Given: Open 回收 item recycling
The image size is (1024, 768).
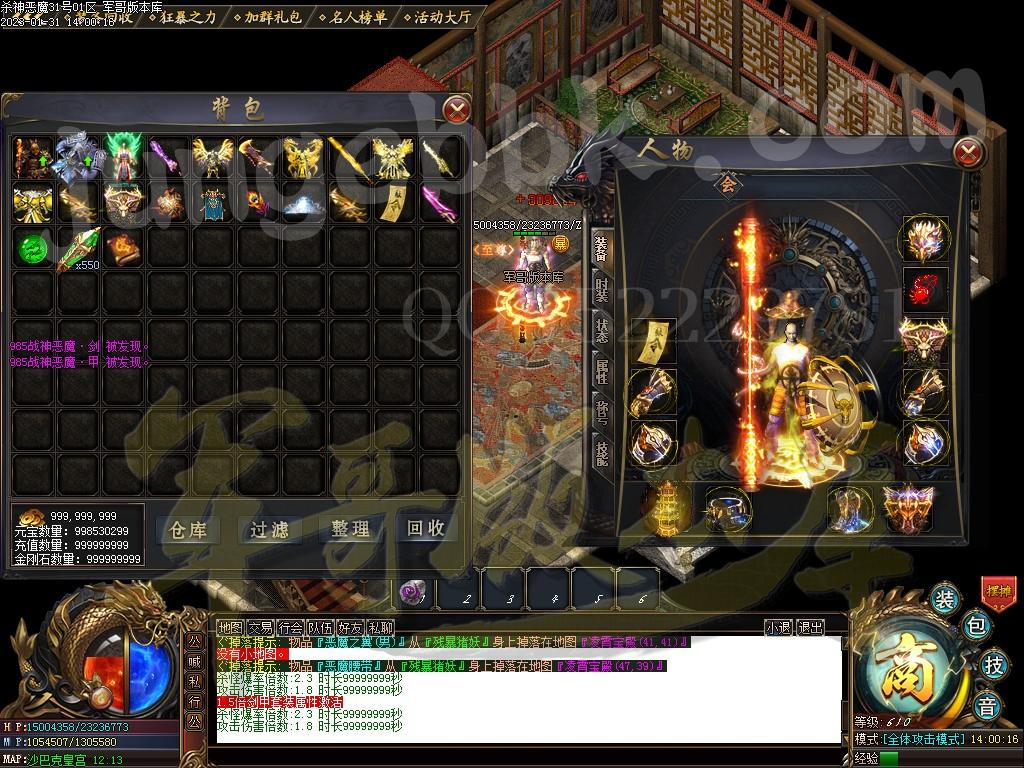Looking at the screenshot, I should pyautogui.click(x=425, y=529).
